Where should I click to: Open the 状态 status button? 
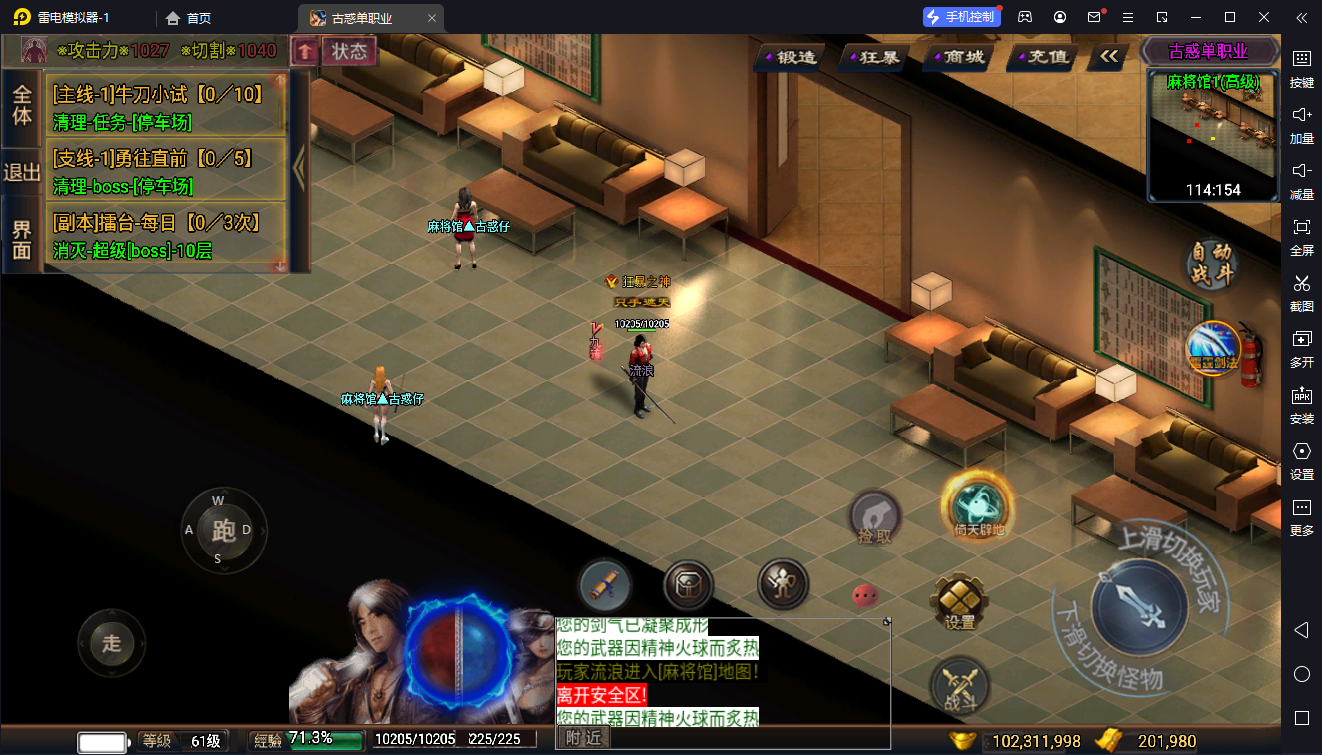(x=349, y=52)
